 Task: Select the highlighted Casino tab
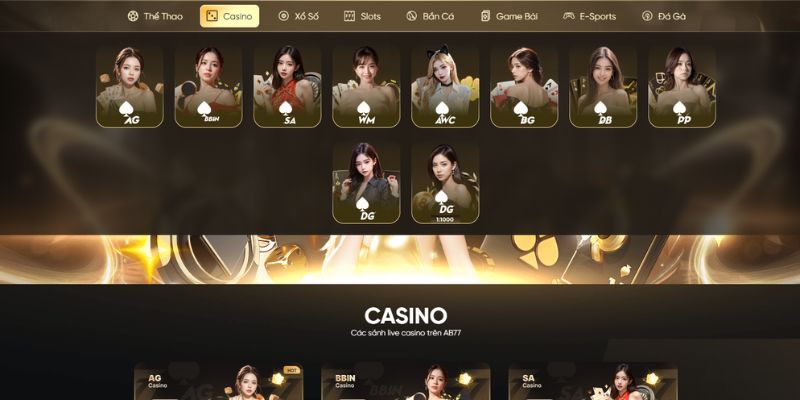point(229,16)
